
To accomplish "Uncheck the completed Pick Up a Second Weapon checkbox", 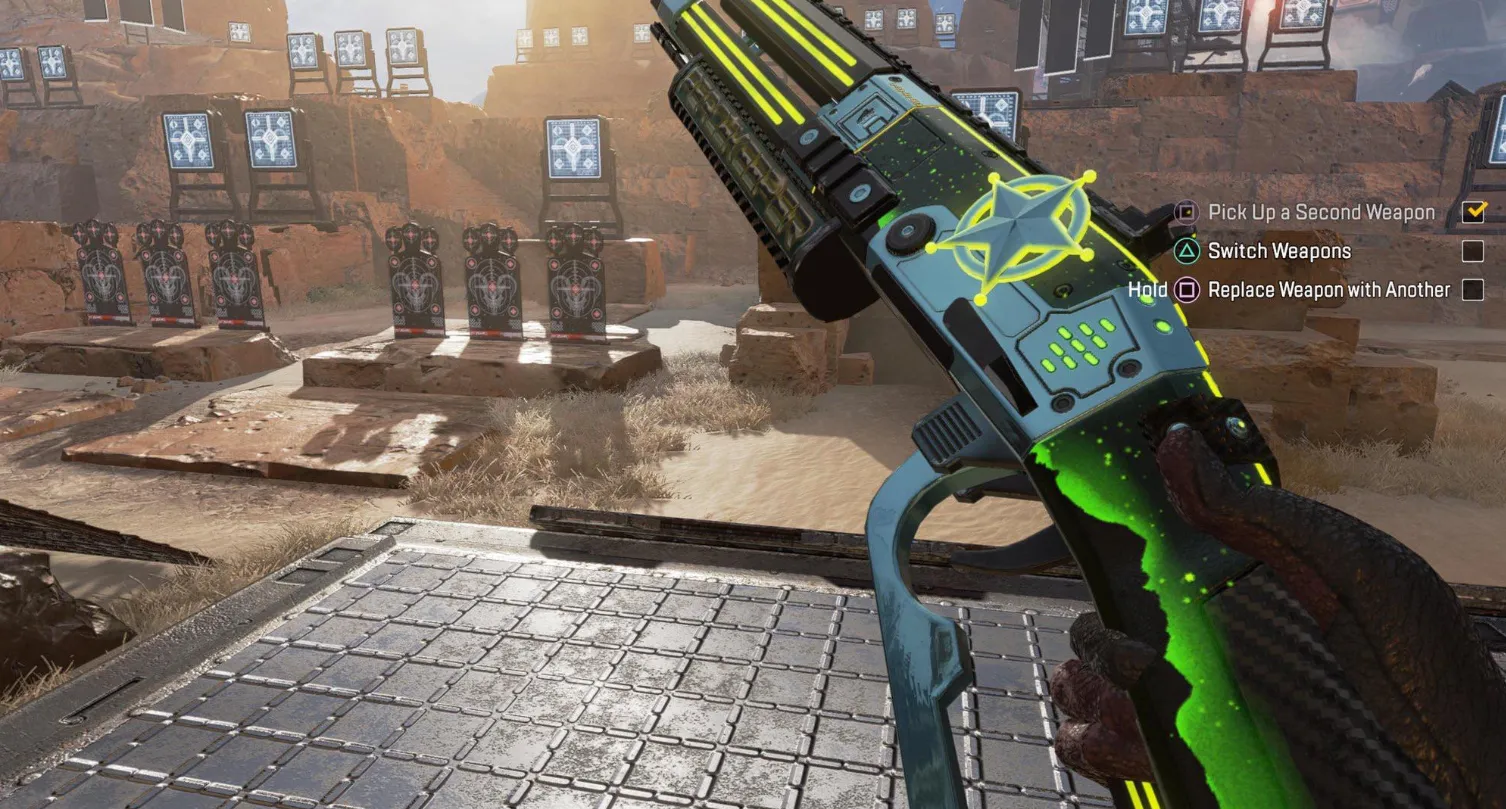I will coord(1471,212).
